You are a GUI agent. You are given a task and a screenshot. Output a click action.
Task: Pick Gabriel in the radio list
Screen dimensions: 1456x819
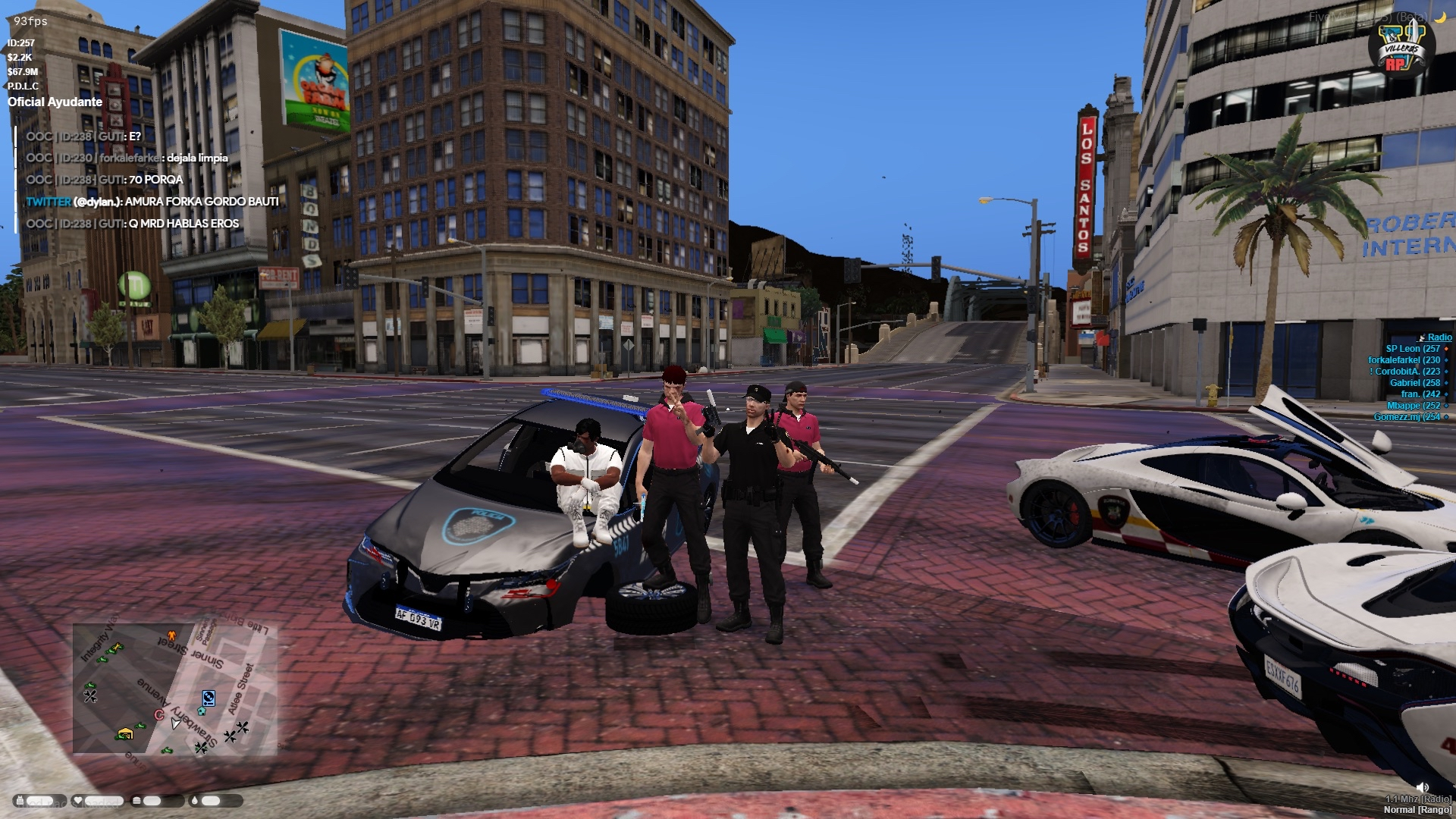[1414, 383]
